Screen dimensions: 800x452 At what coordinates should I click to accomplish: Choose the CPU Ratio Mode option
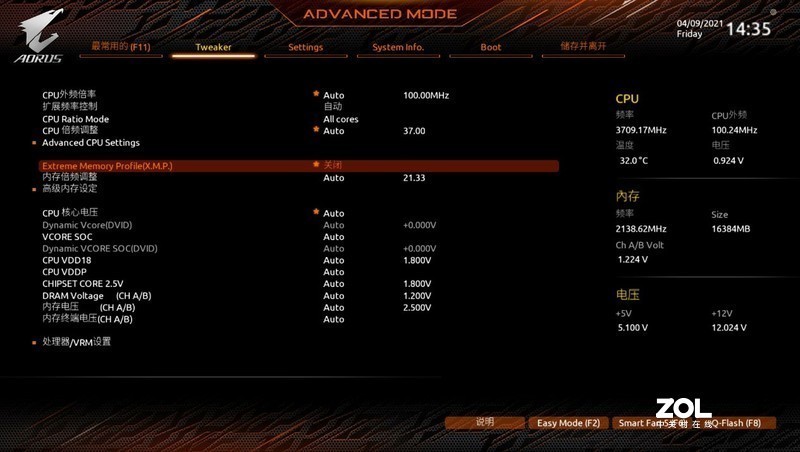75,119
